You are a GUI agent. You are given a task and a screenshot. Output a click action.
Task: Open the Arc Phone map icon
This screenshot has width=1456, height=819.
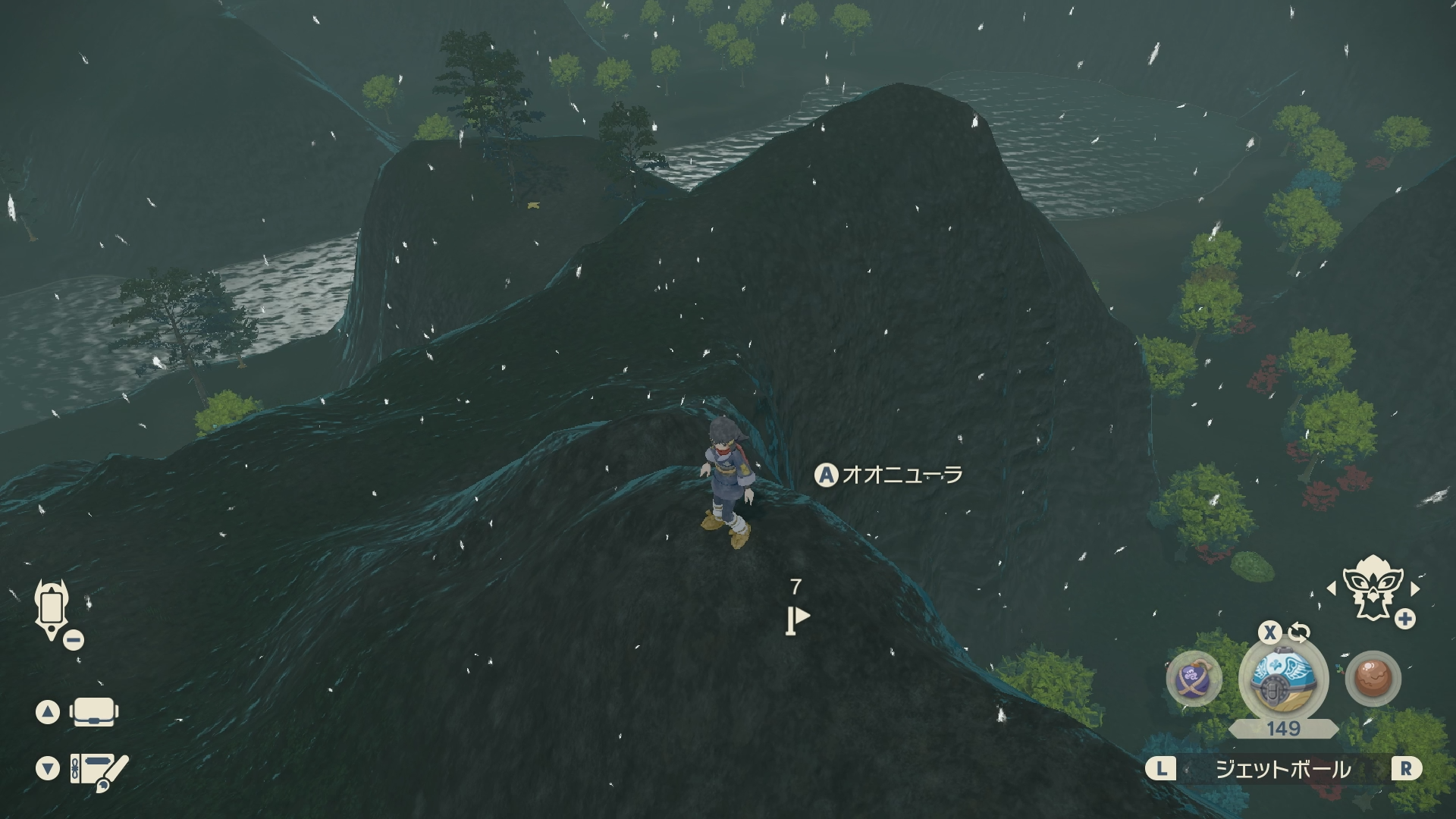click(52, 610)
